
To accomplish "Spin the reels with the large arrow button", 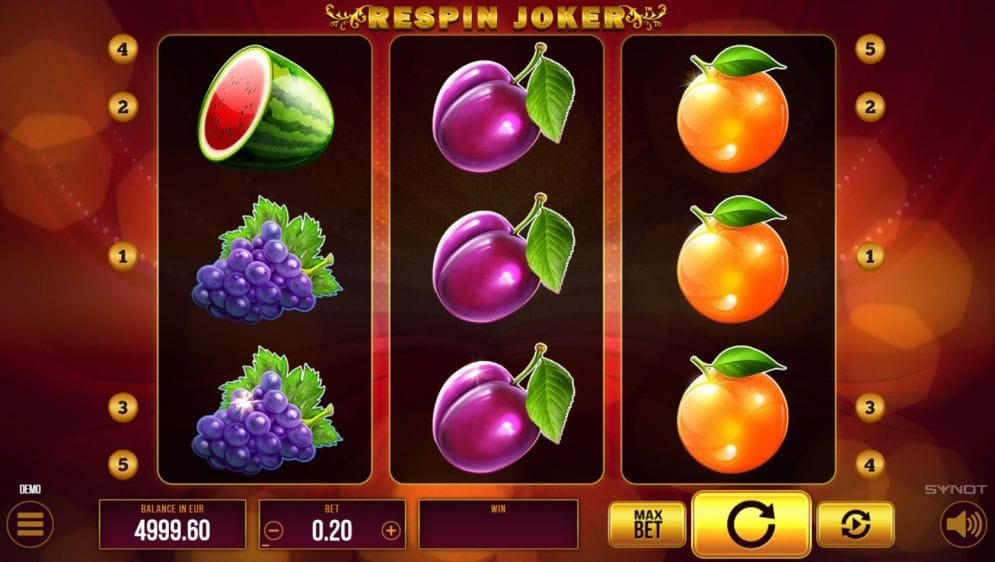I will tap(751, 524).
